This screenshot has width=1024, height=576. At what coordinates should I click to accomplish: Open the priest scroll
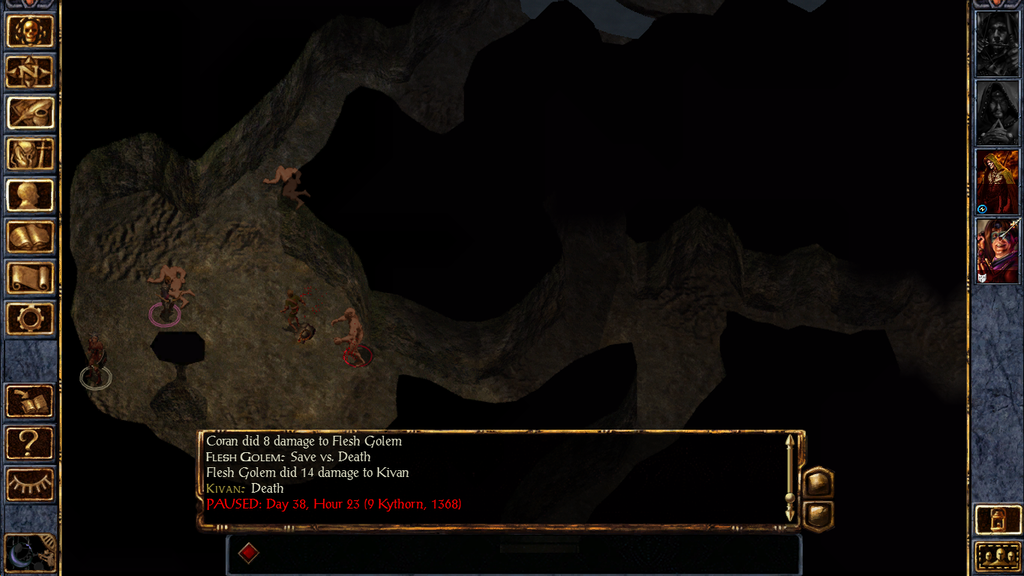[x=30, y=277]
